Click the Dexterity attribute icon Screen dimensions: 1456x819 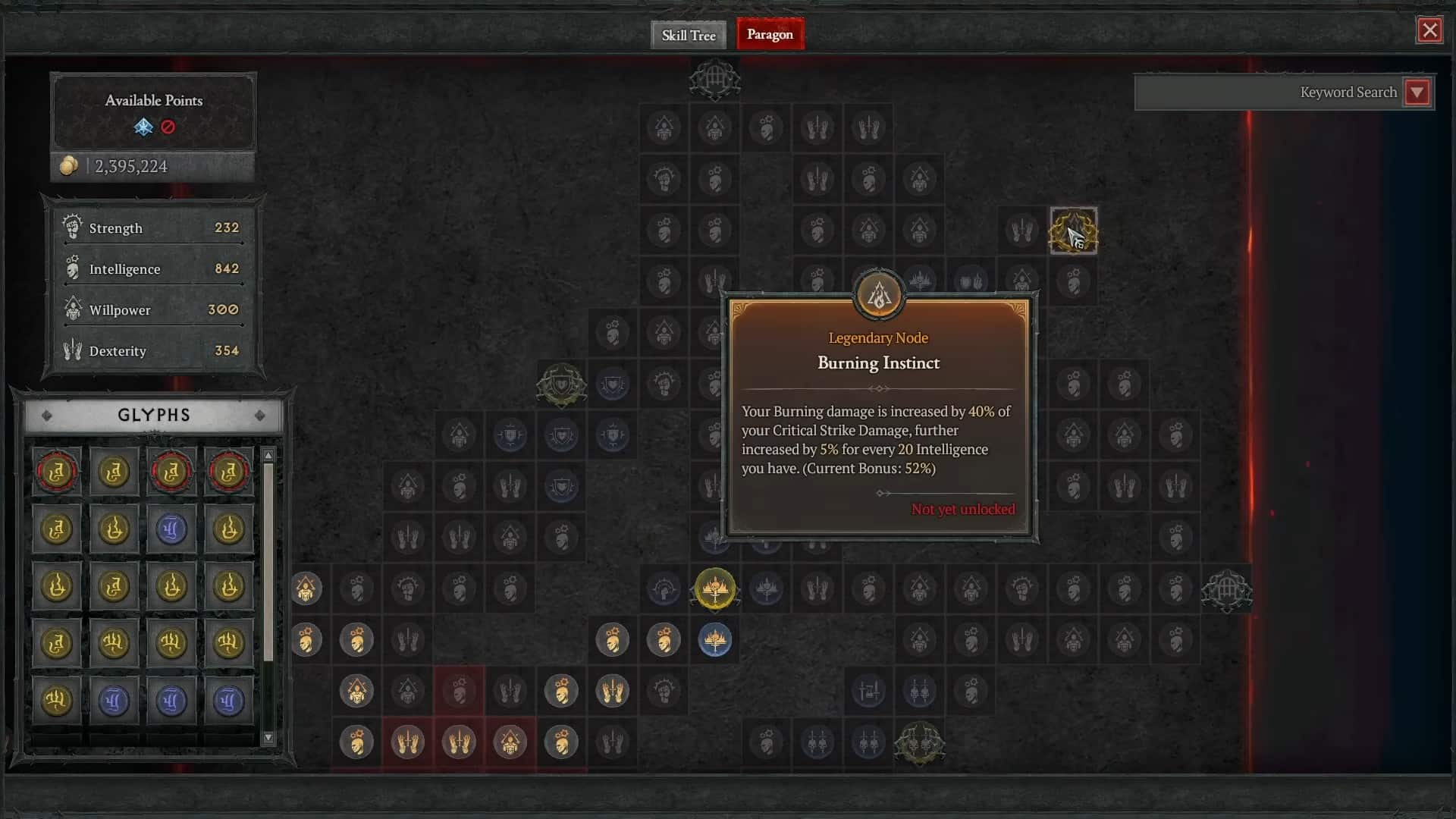point(72,349)
